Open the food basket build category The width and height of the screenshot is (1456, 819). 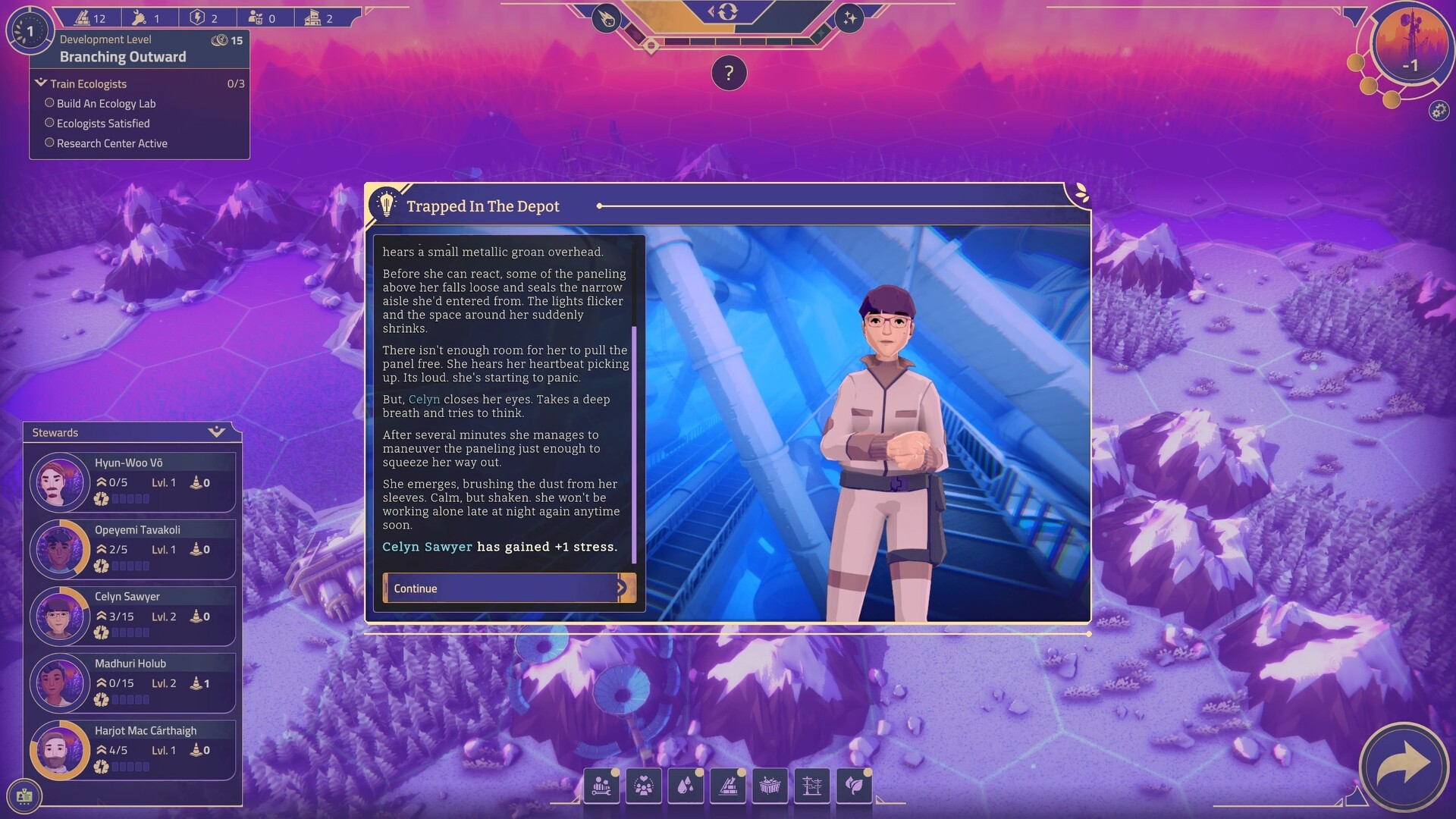pyautogui.click(x=770, y=786)
